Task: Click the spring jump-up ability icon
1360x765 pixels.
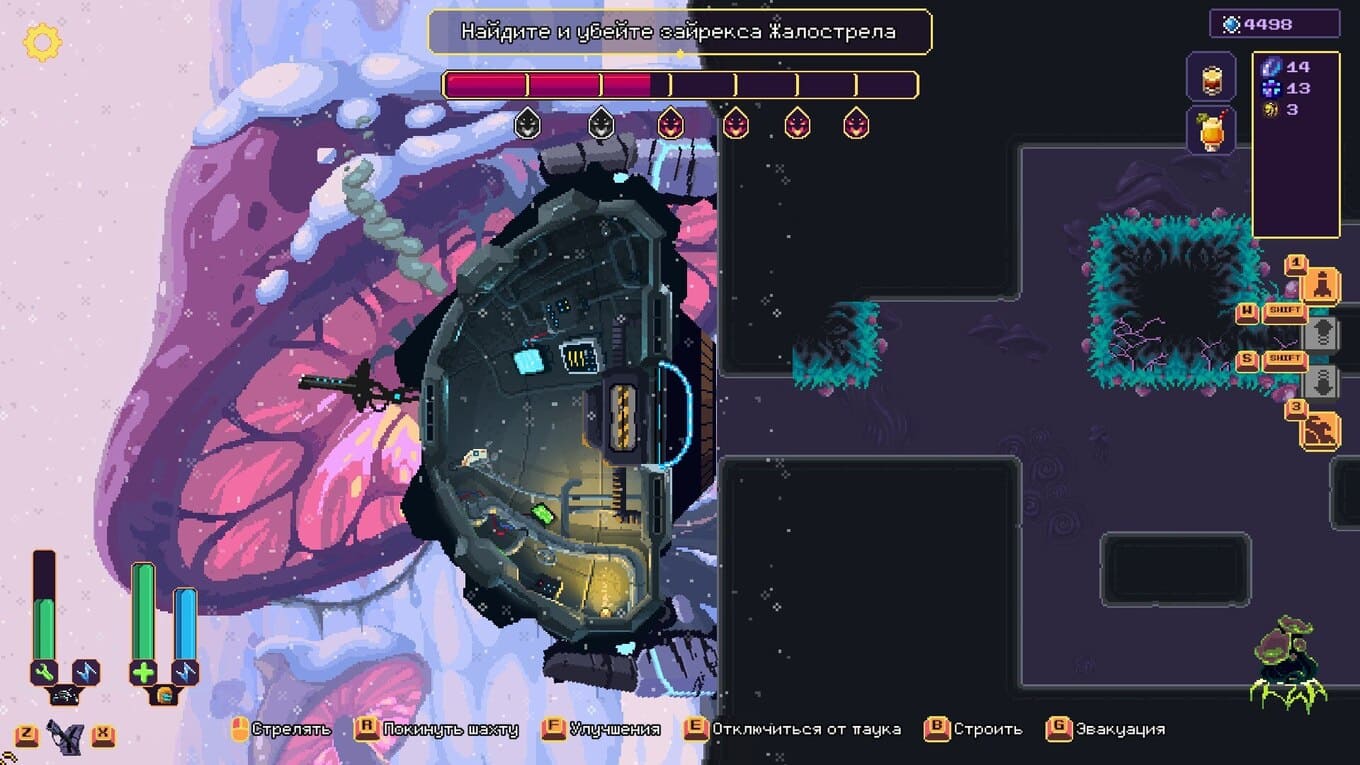Action: (1321, 334)
